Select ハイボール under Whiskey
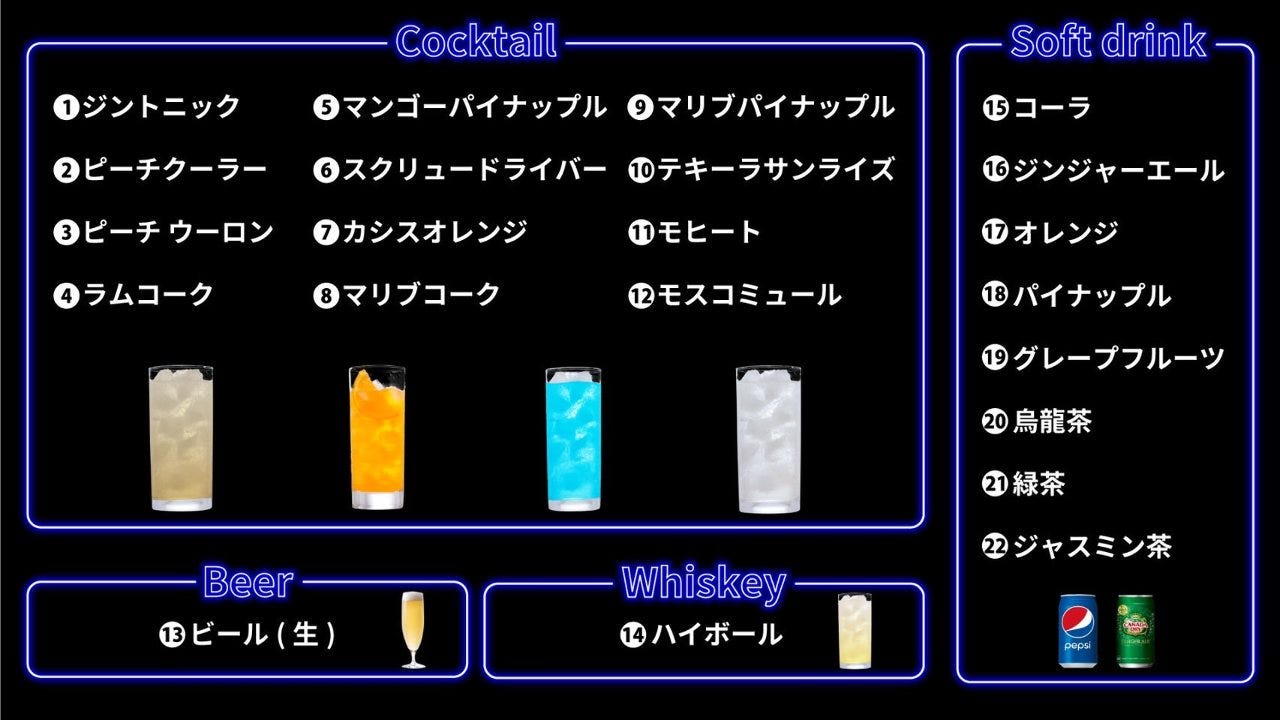Viewport: 1280px width, 720px height. pyautogui.click(x=701, y=634)
